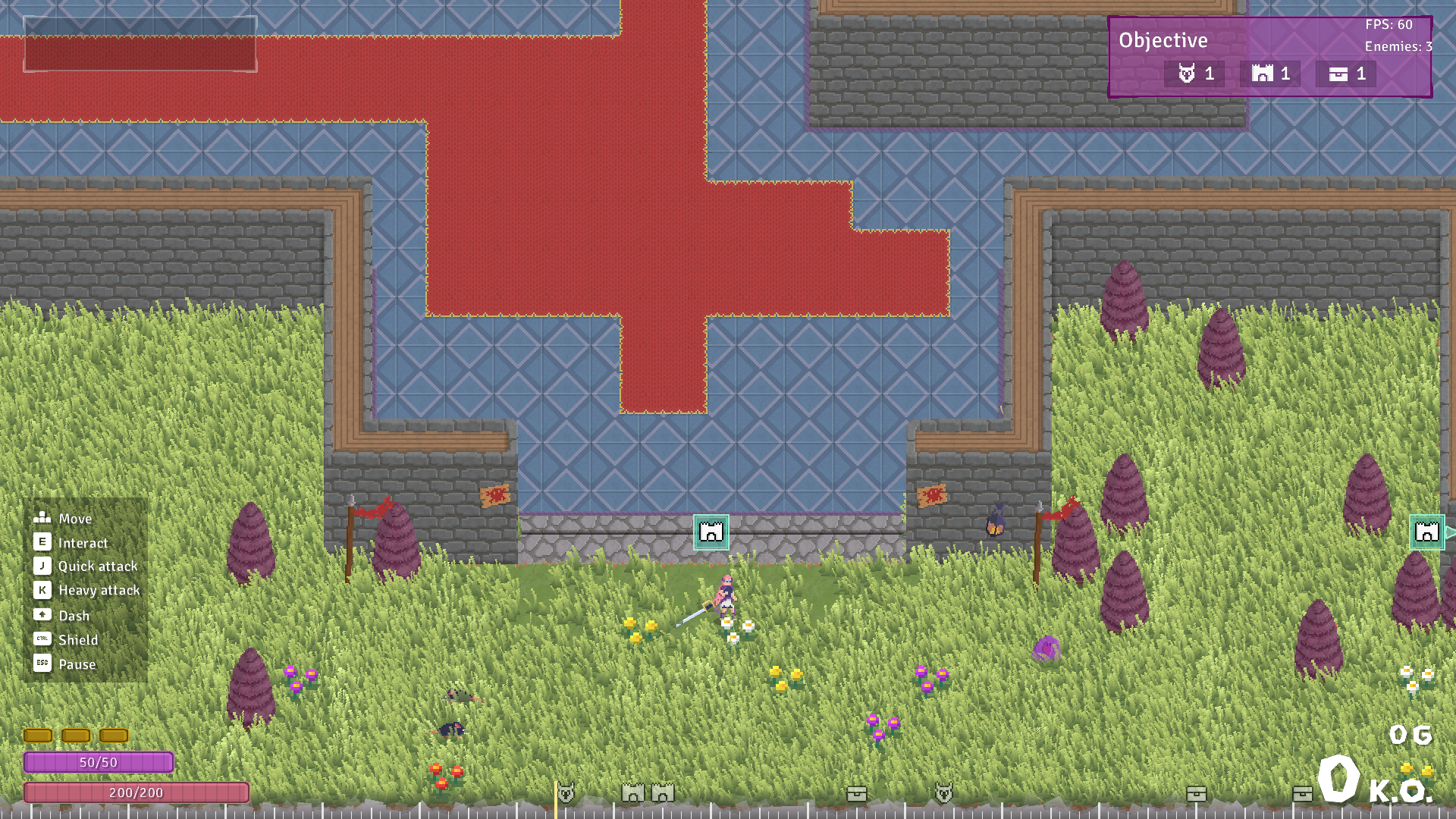Screen dimensions: 1456x819
Task: Click the castle waypoint marker at the gate
Action: pyautogui.click(x=711, y=532)
